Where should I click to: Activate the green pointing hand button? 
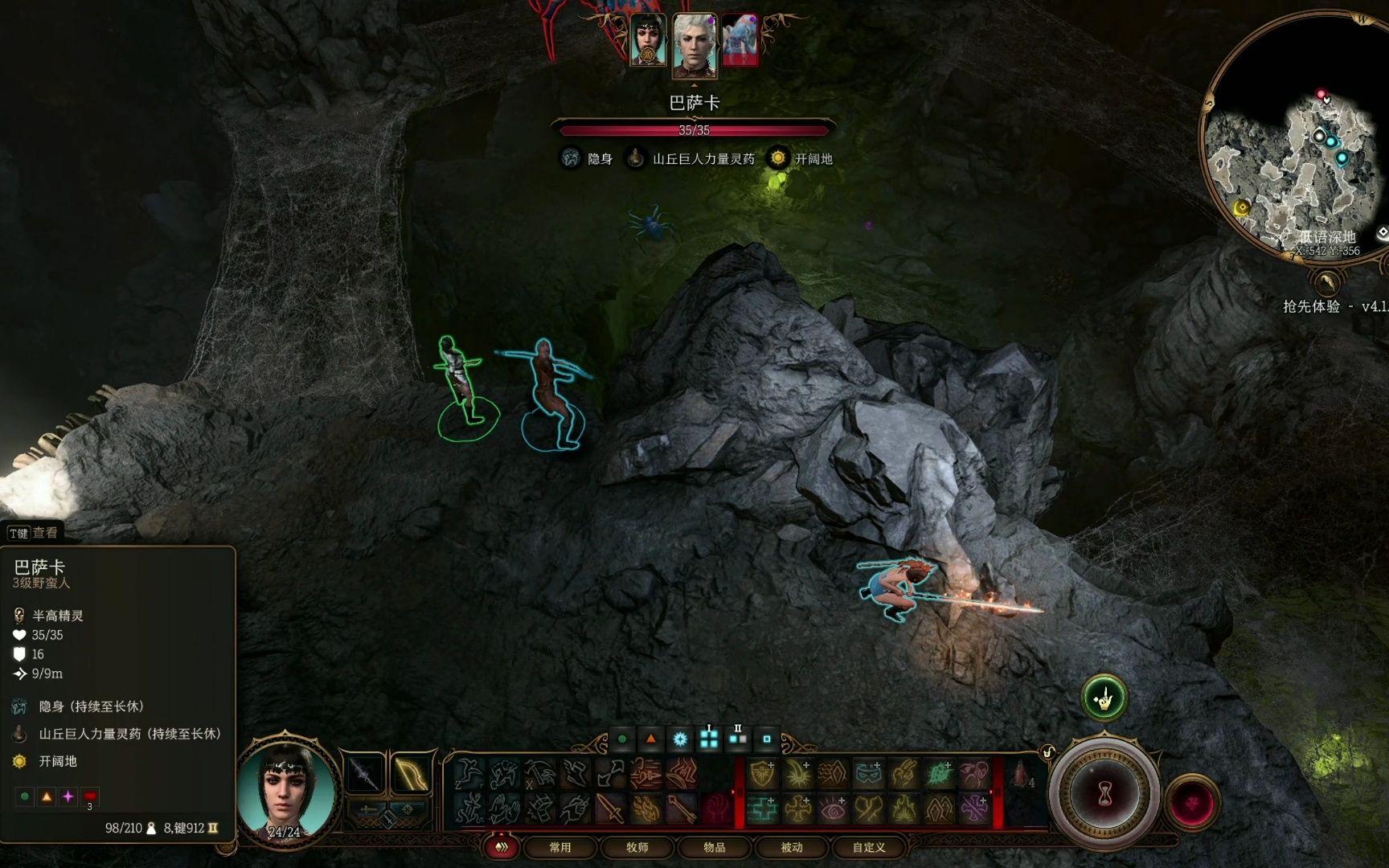click(1104, 698)
